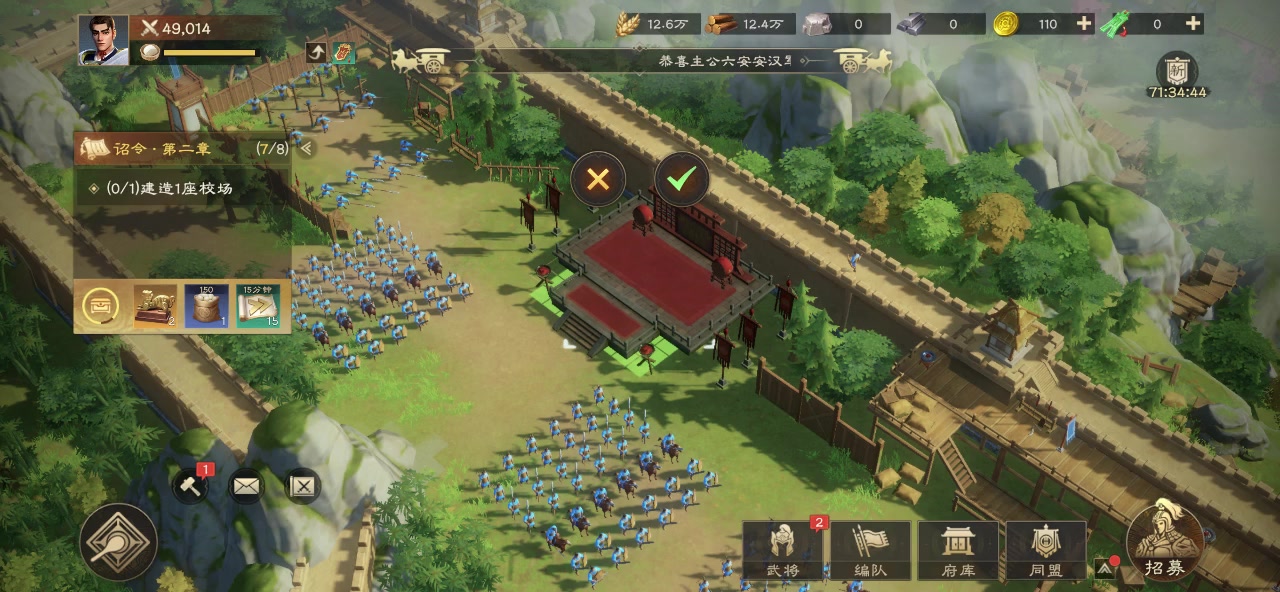
Task: Open the 编队 formation menu
Action: tap(870, 551)
